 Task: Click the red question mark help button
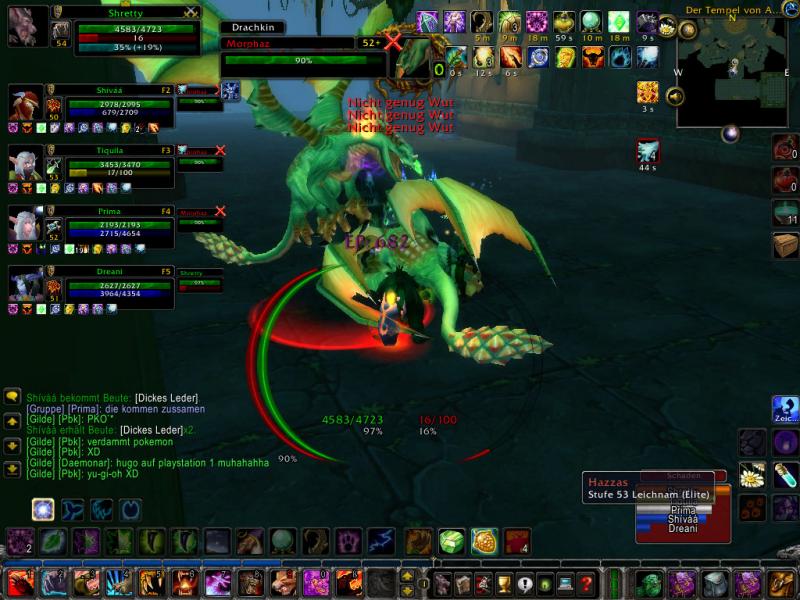(587, 583)
